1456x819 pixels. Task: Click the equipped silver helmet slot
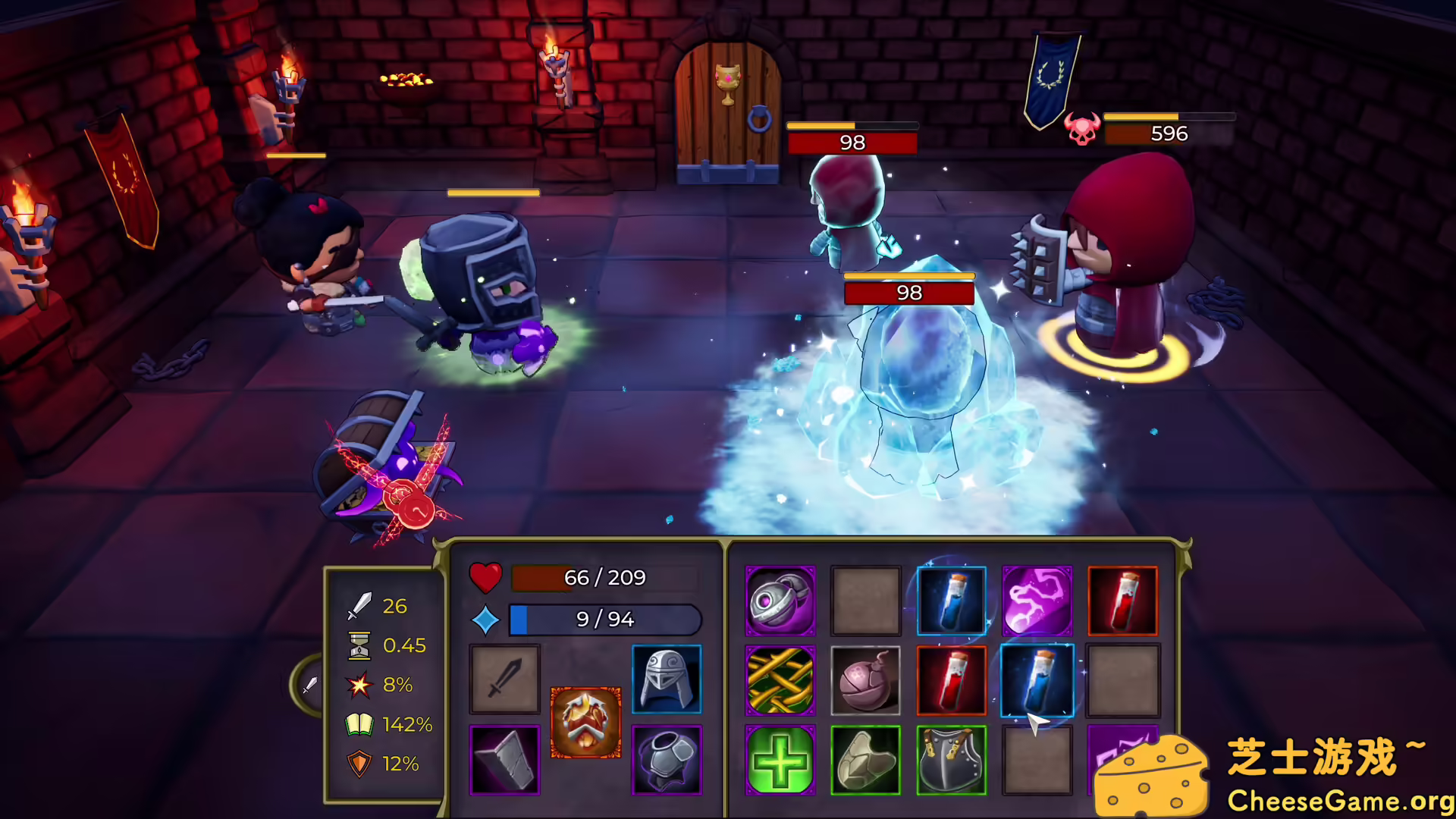[x=667, y=680]
